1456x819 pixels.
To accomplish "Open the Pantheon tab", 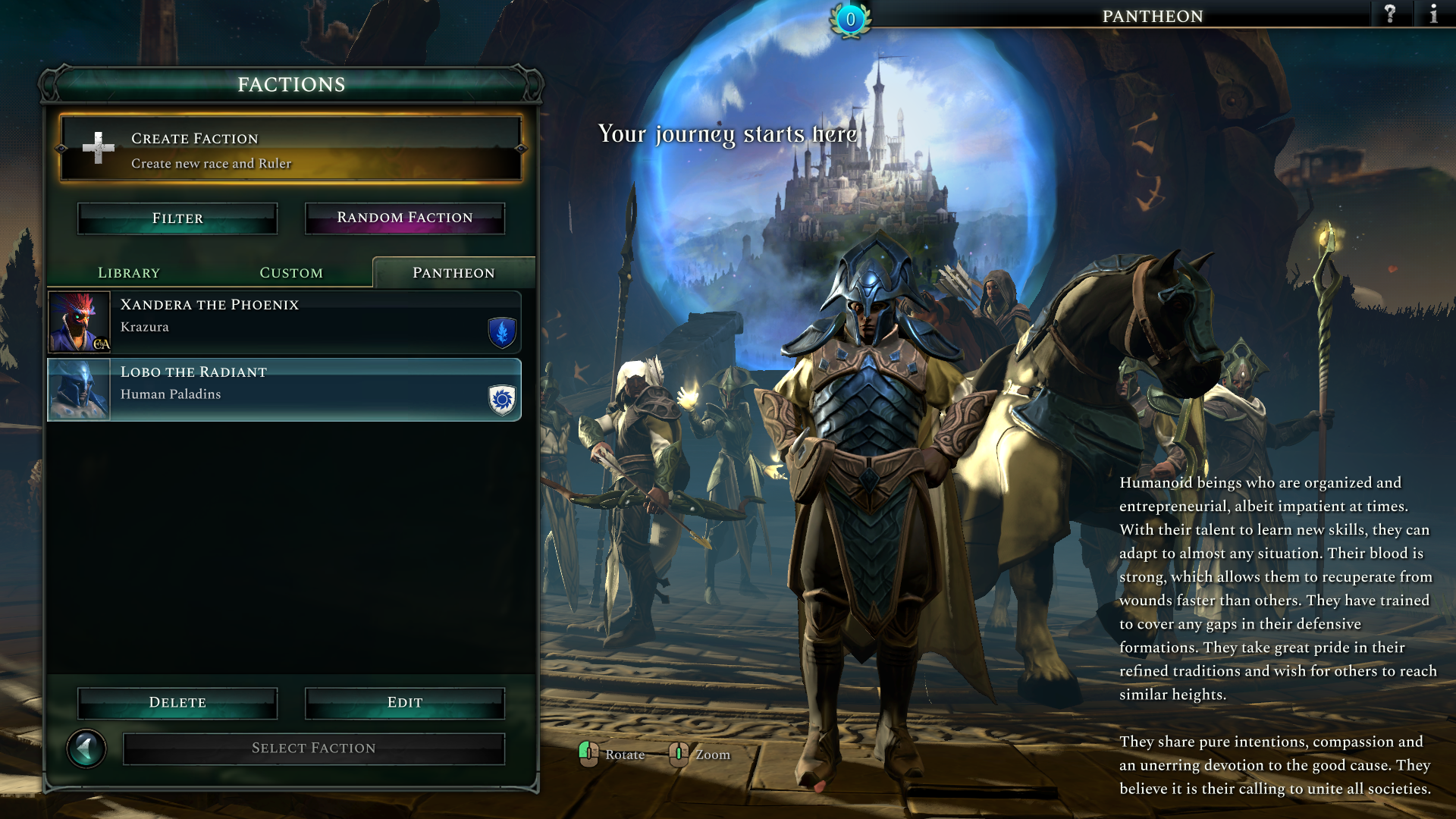I will [x=453, y=273].
